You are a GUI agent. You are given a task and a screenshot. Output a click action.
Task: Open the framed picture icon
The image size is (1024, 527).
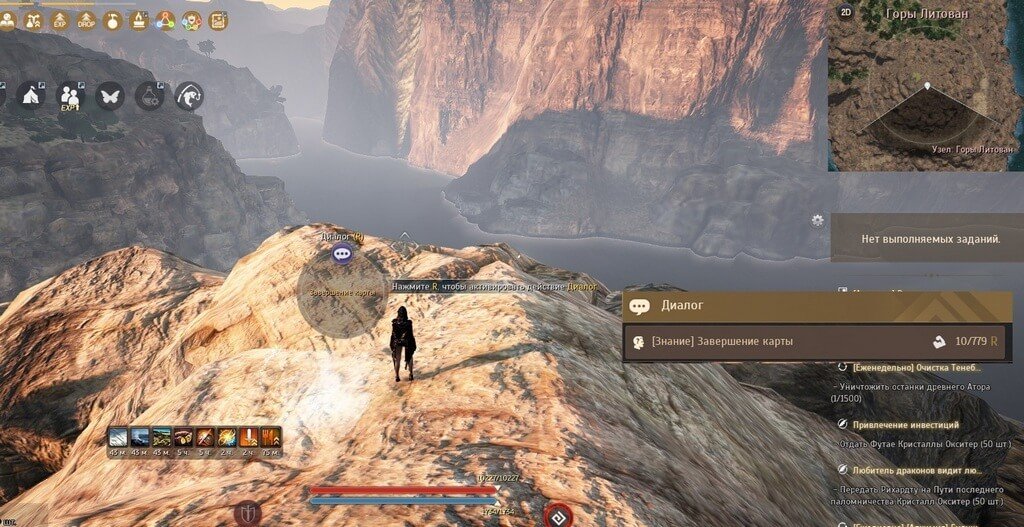pos(218,19)
